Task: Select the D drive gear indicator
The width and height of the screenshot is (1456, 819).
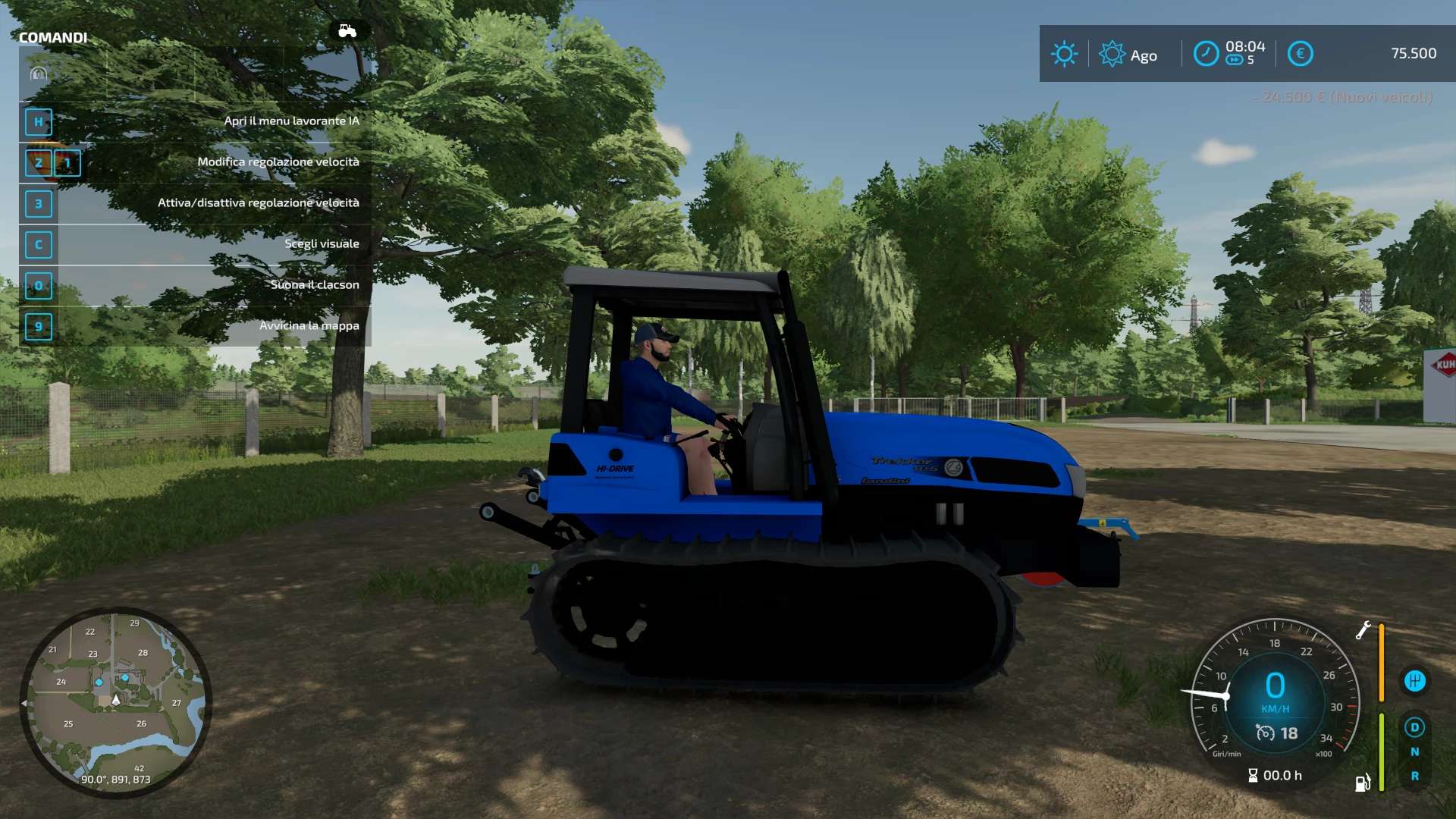Action: pos(1414,728)
